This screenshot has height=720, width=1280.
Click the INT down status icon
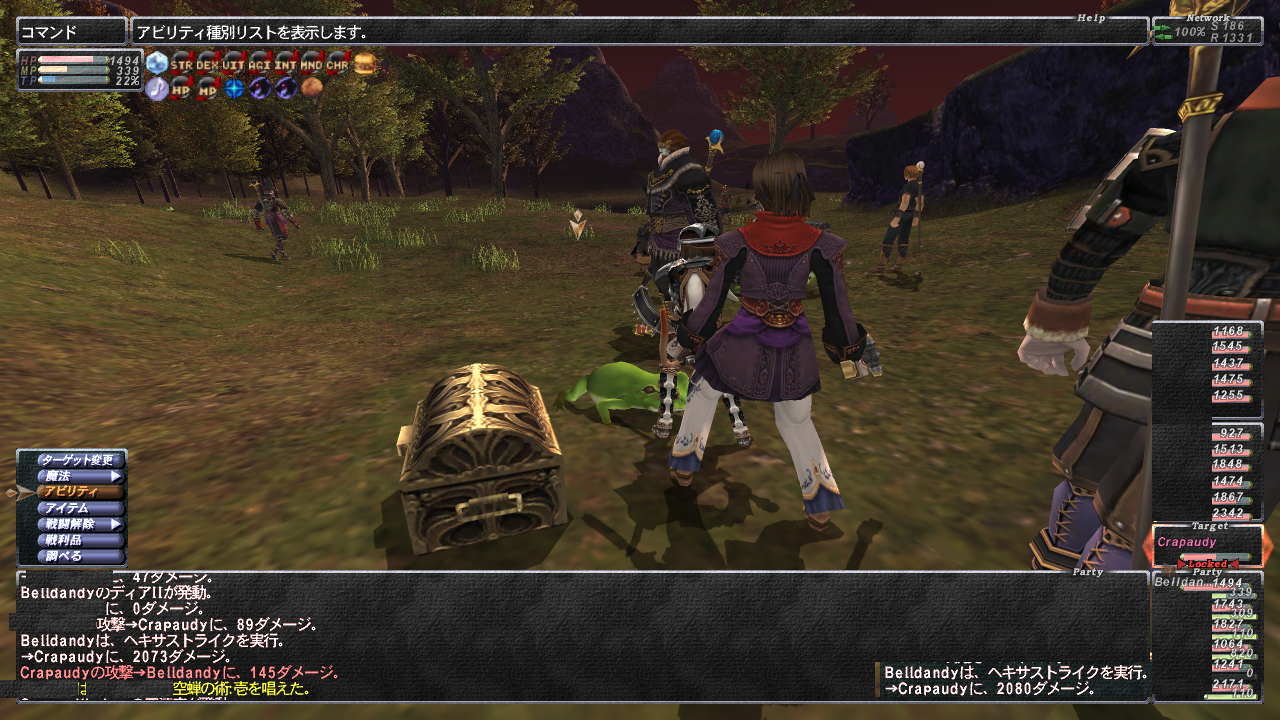click(286, 63)
